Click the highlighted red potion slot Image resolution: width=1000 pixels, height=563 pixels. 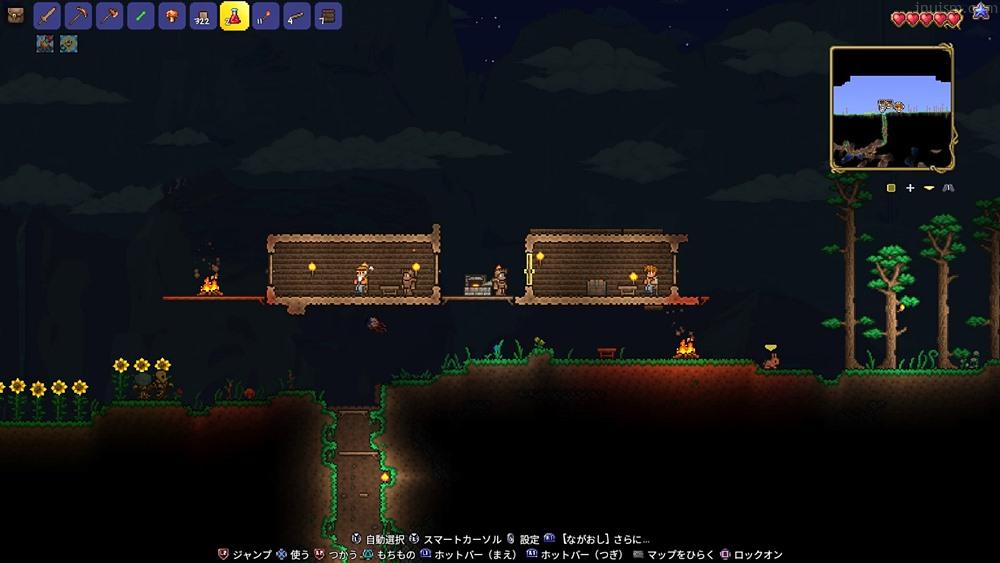[234, 16]
